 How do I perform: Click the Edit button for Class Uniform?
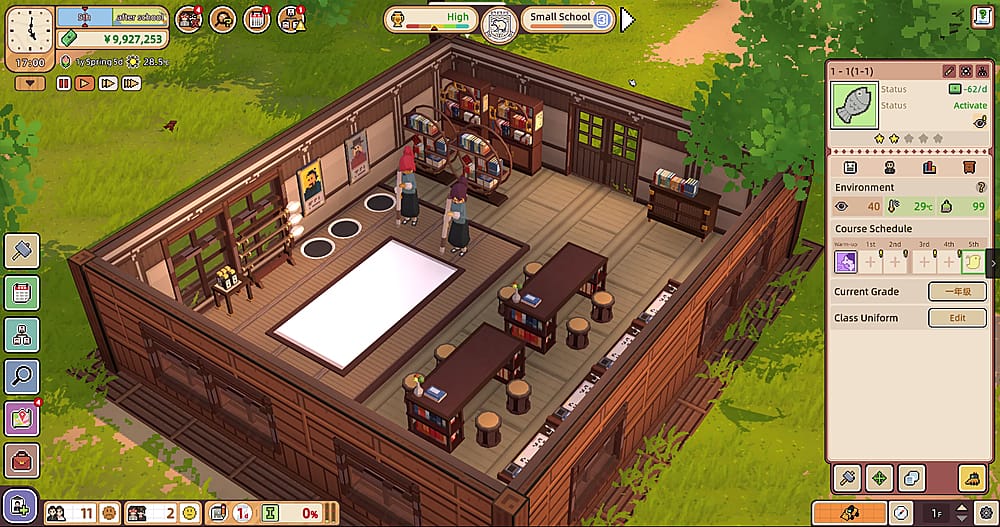pos(957,318)
